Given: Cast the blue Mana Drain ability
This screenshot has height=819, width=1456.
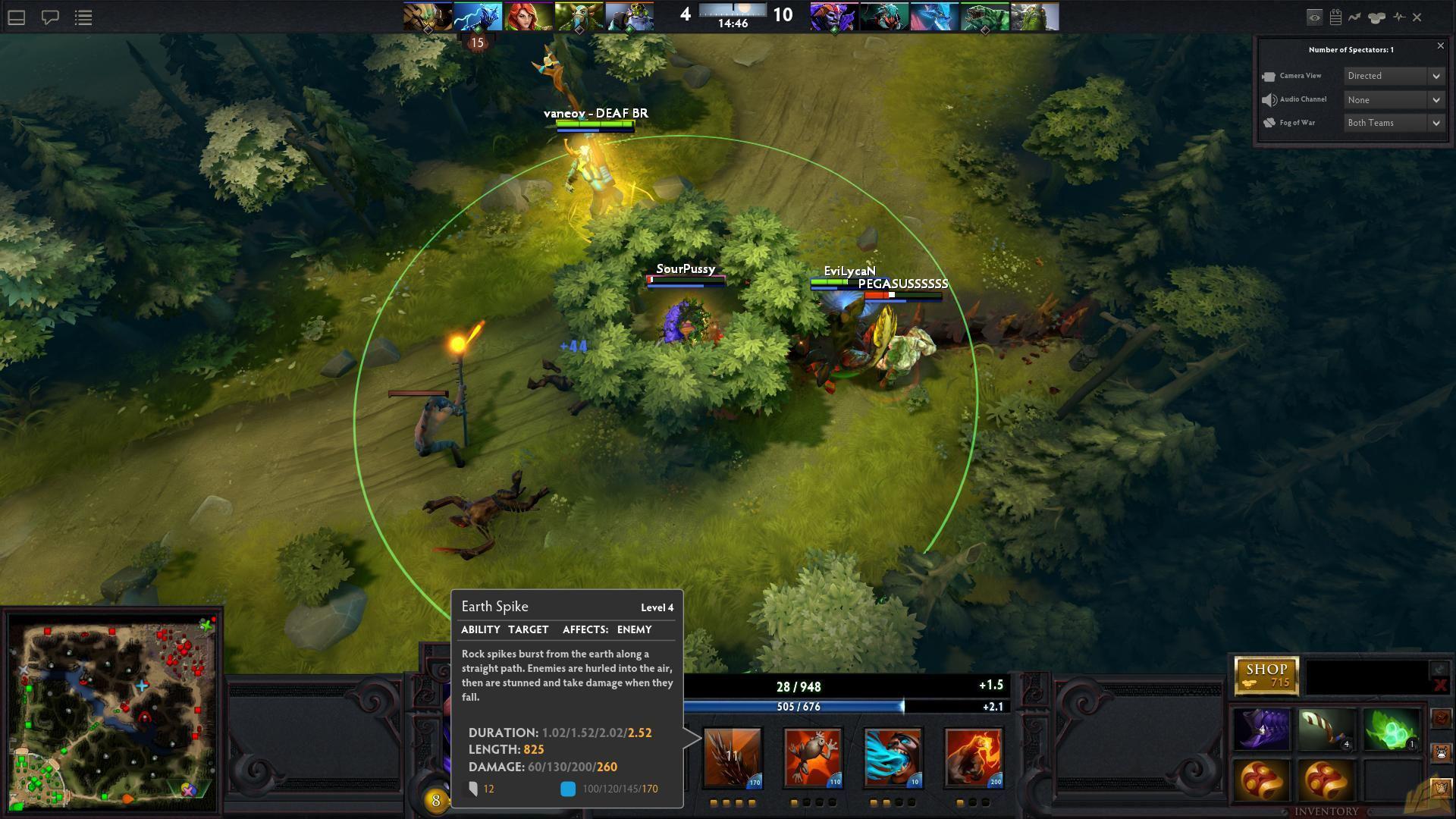Looking at the screenshot, I should pos(893,757).
